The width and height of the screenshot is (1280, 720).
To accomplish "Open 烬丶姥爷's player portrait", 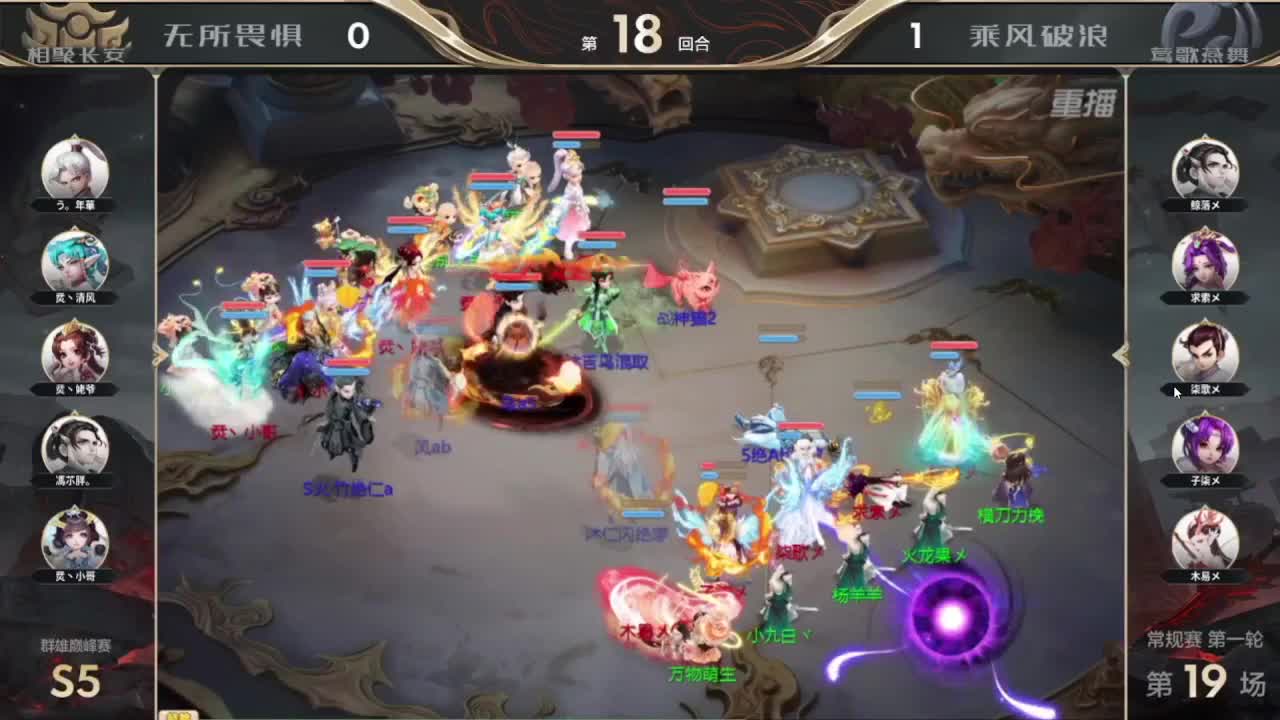I will tap(72, 352).
